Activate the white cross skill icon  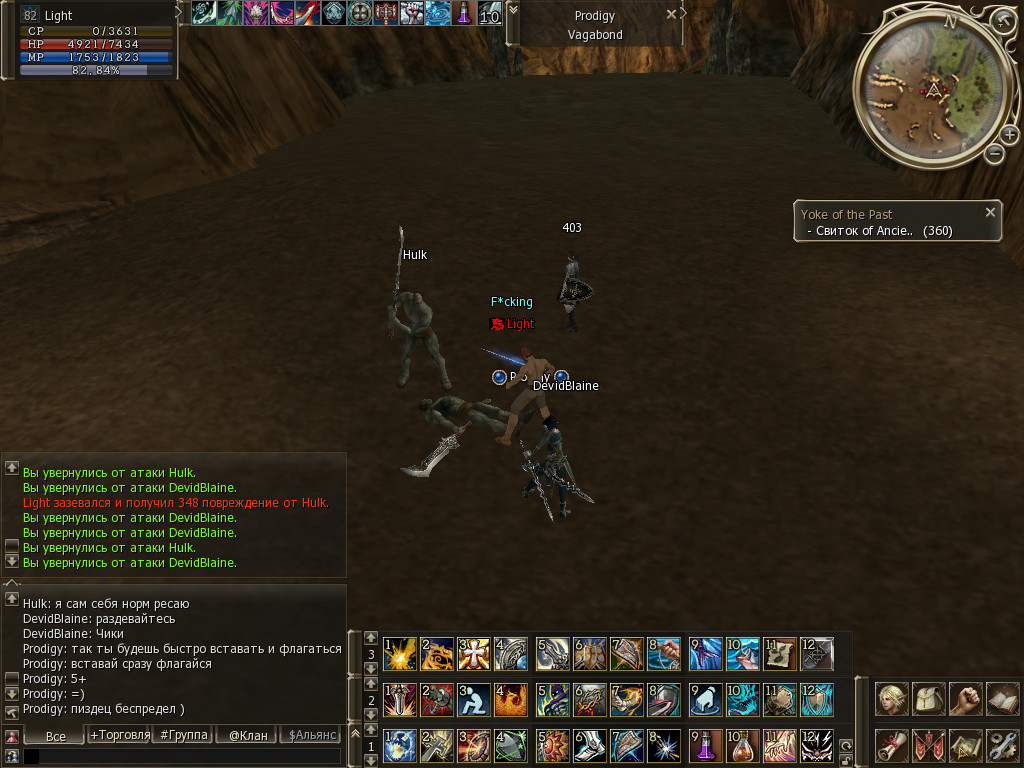point(474,654)
